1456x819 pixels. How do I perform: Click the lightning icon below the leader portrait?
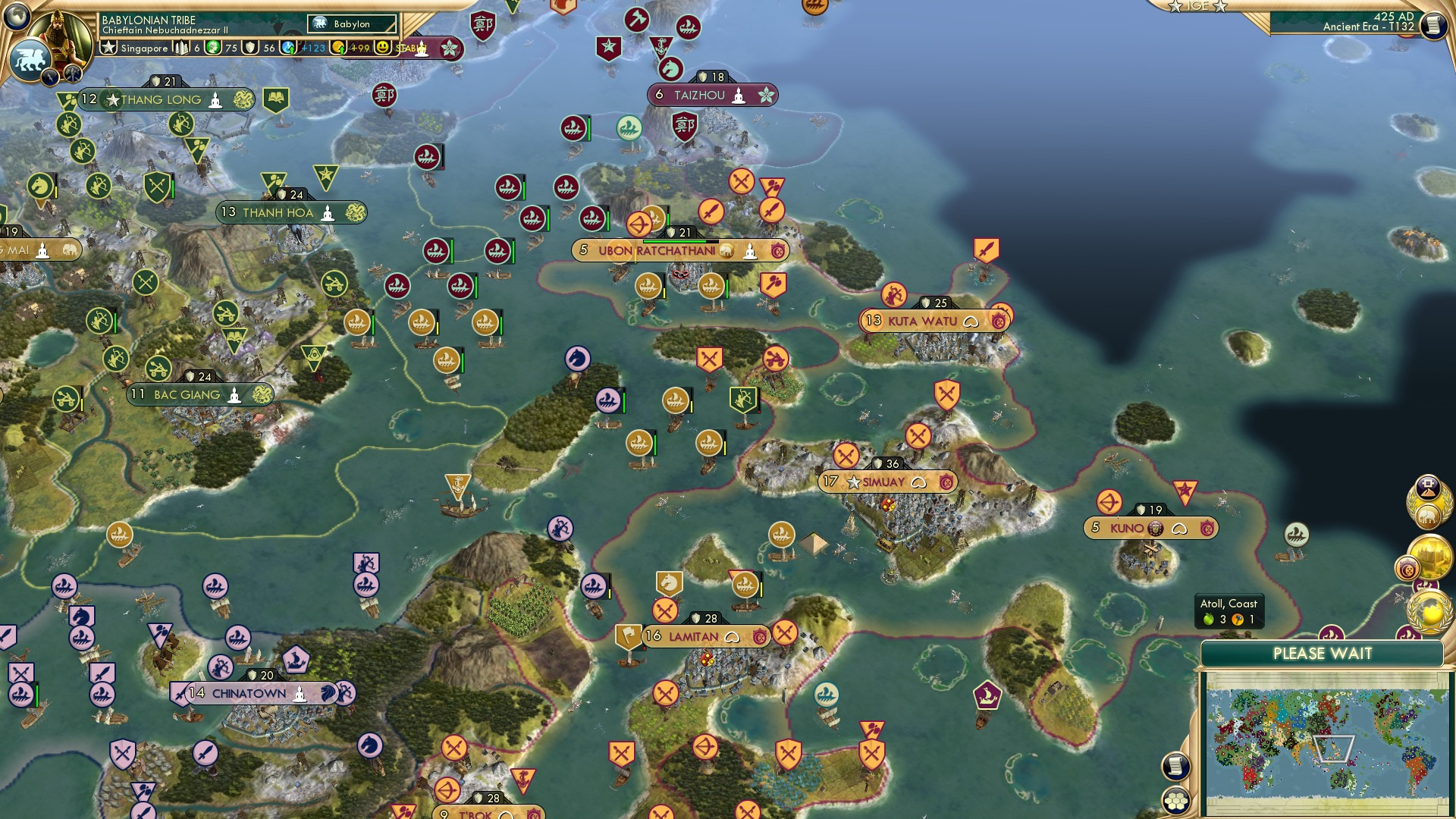click(x=50, y=76)
